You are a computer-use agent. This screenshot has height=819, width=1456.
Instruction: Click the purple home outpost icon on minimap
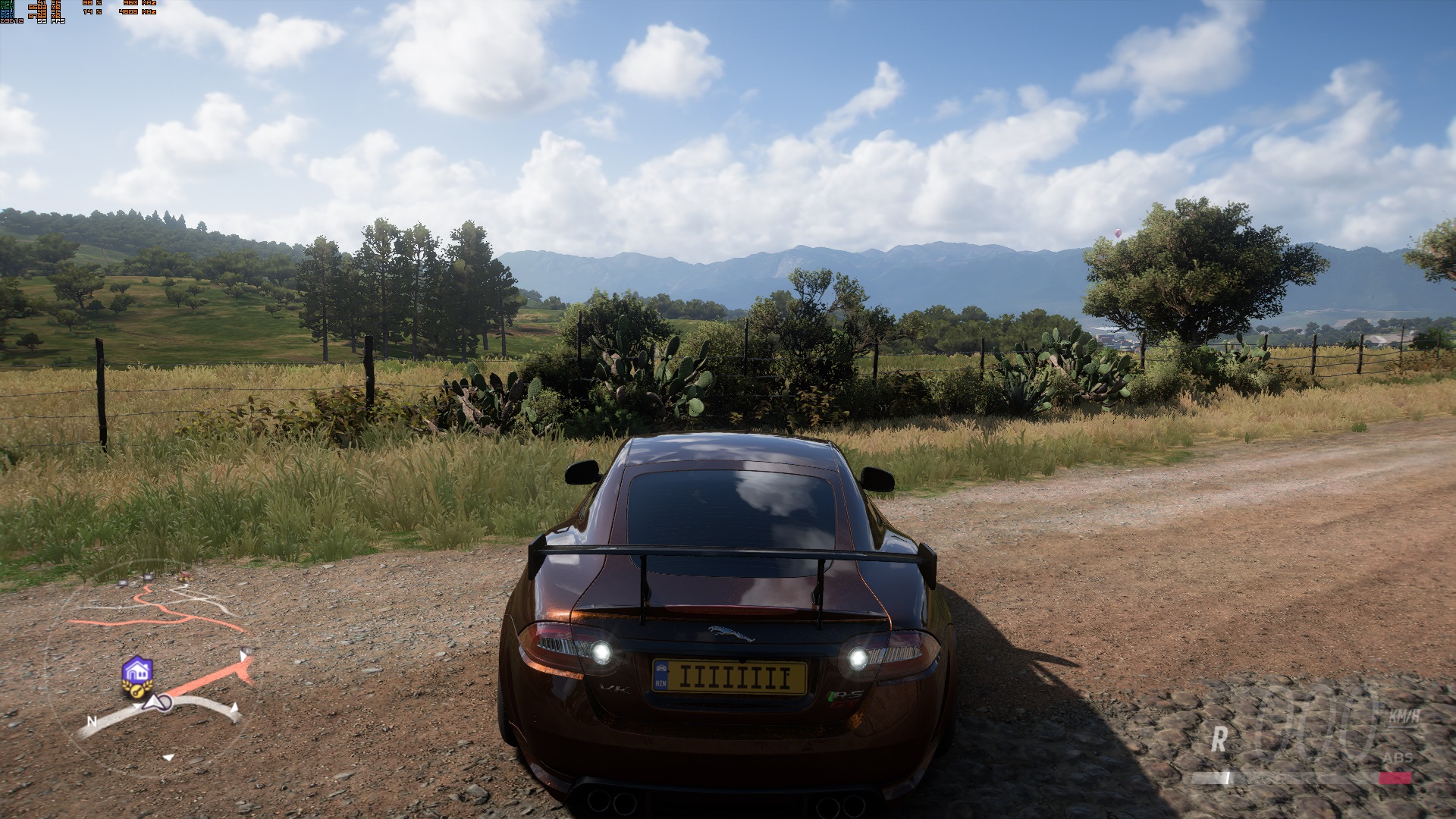click(x=137, y=670)
